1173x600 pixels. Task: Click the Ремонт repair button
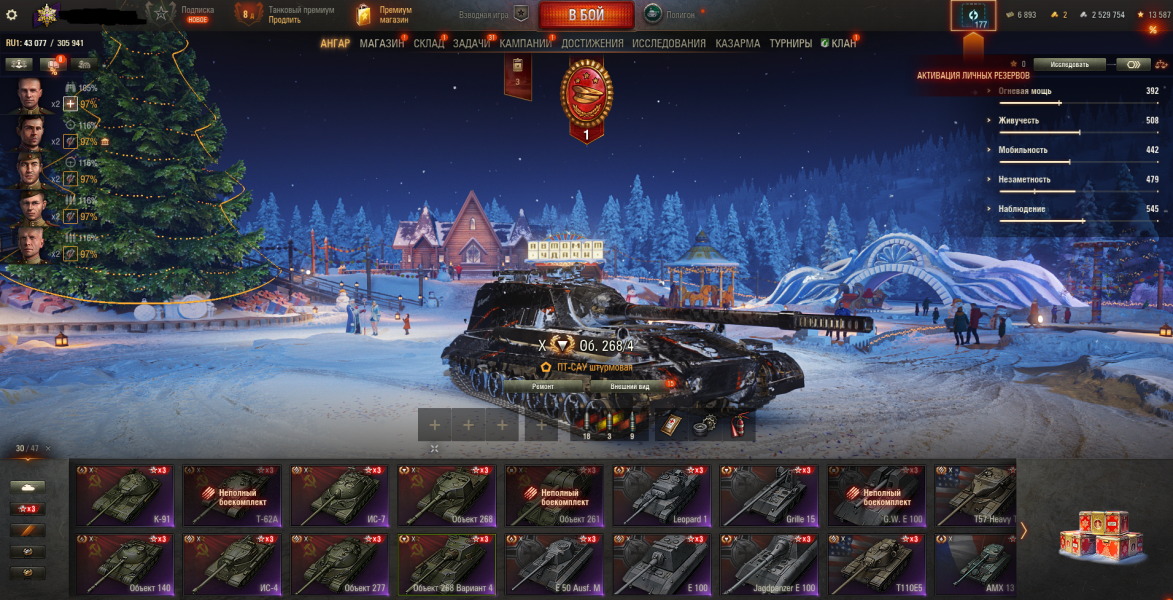pos(543,385)
